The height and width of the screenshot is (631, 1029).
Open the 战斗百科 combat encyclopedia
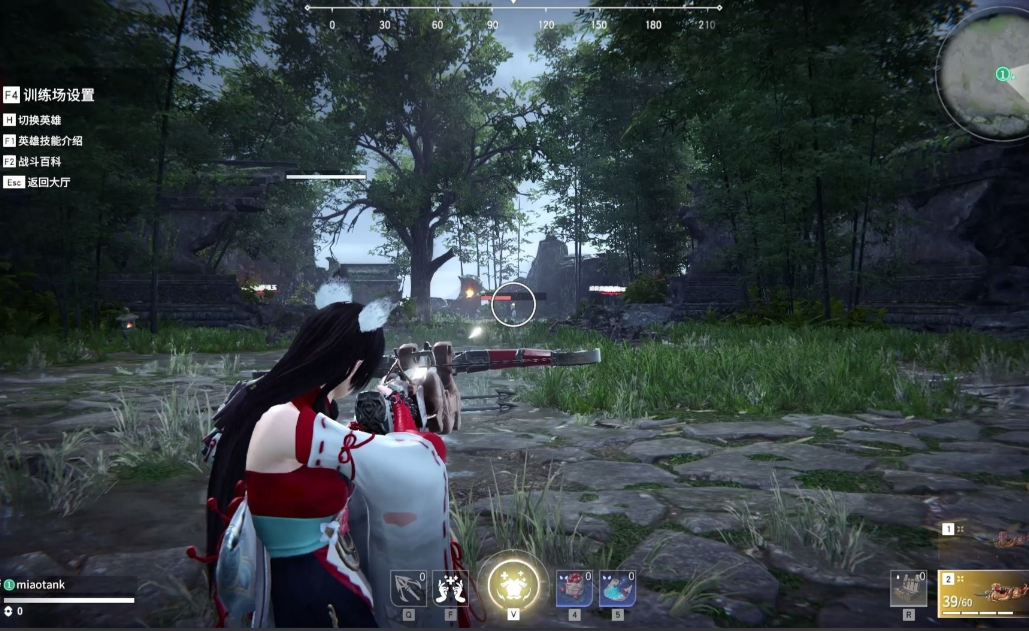click(x=37, y=161)
